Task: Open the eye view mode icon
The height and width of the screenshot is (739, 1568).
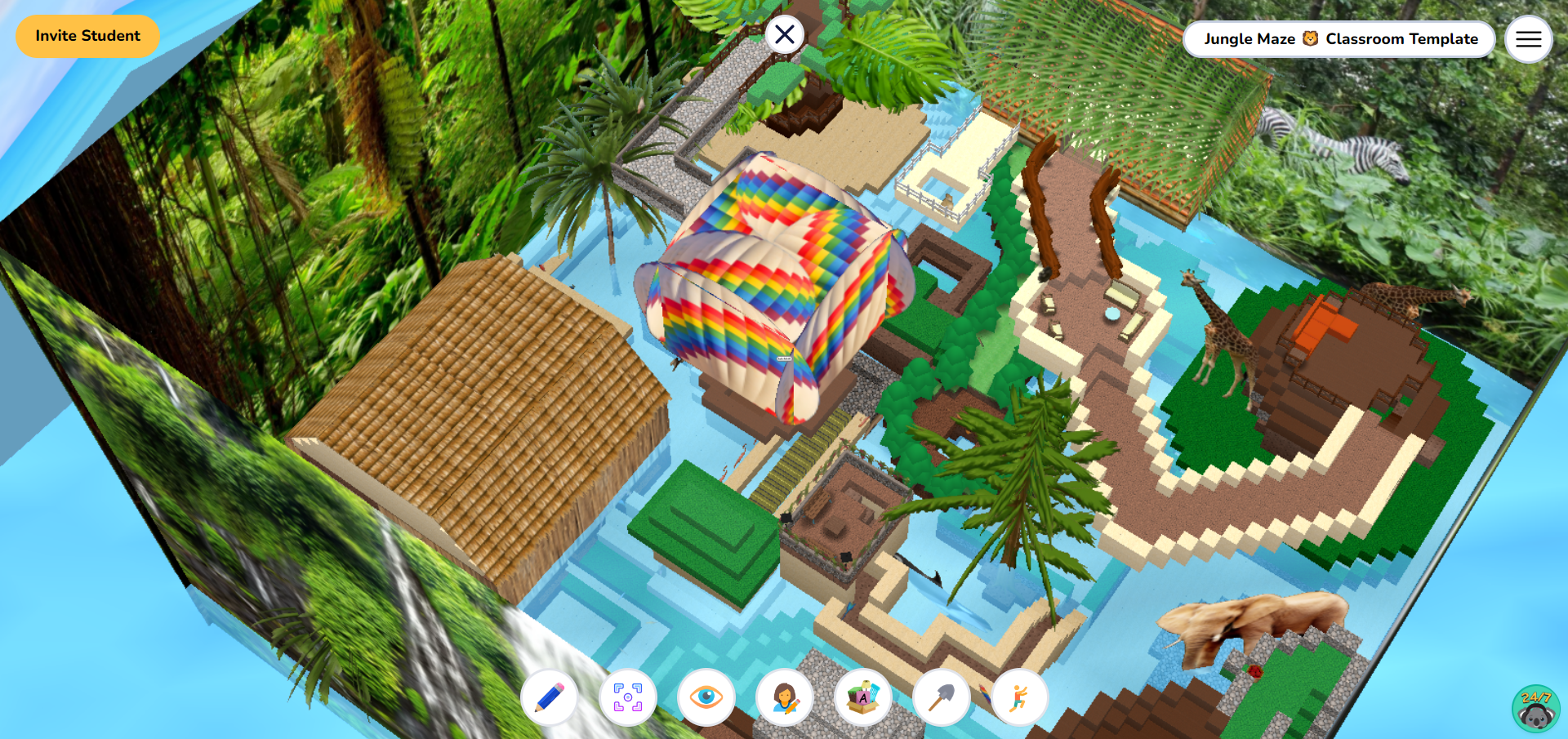Action: click(706, 698)
